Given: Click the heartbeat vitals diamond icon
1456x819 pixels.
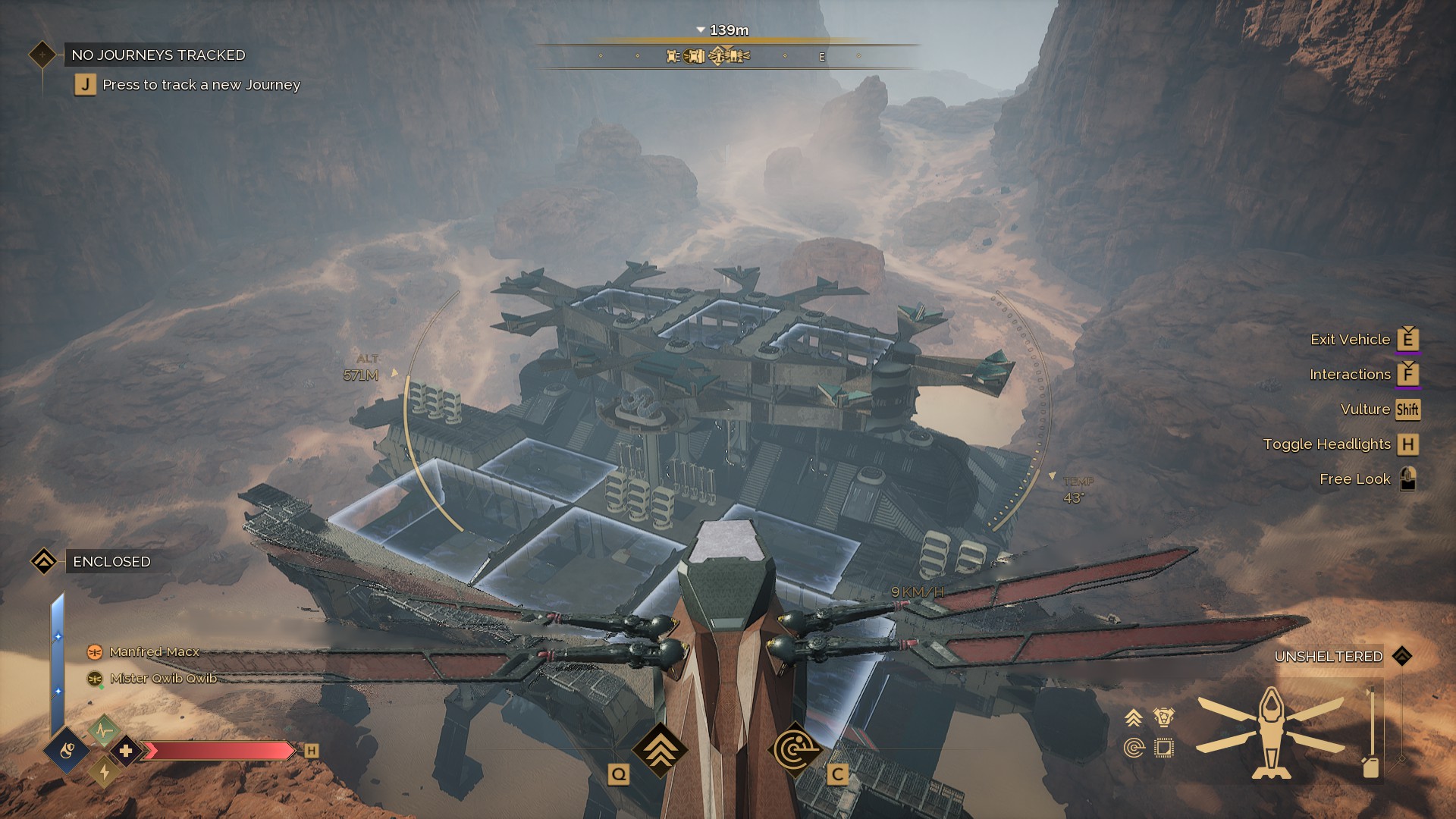Looking at the screenshot, I should [103, 731].
